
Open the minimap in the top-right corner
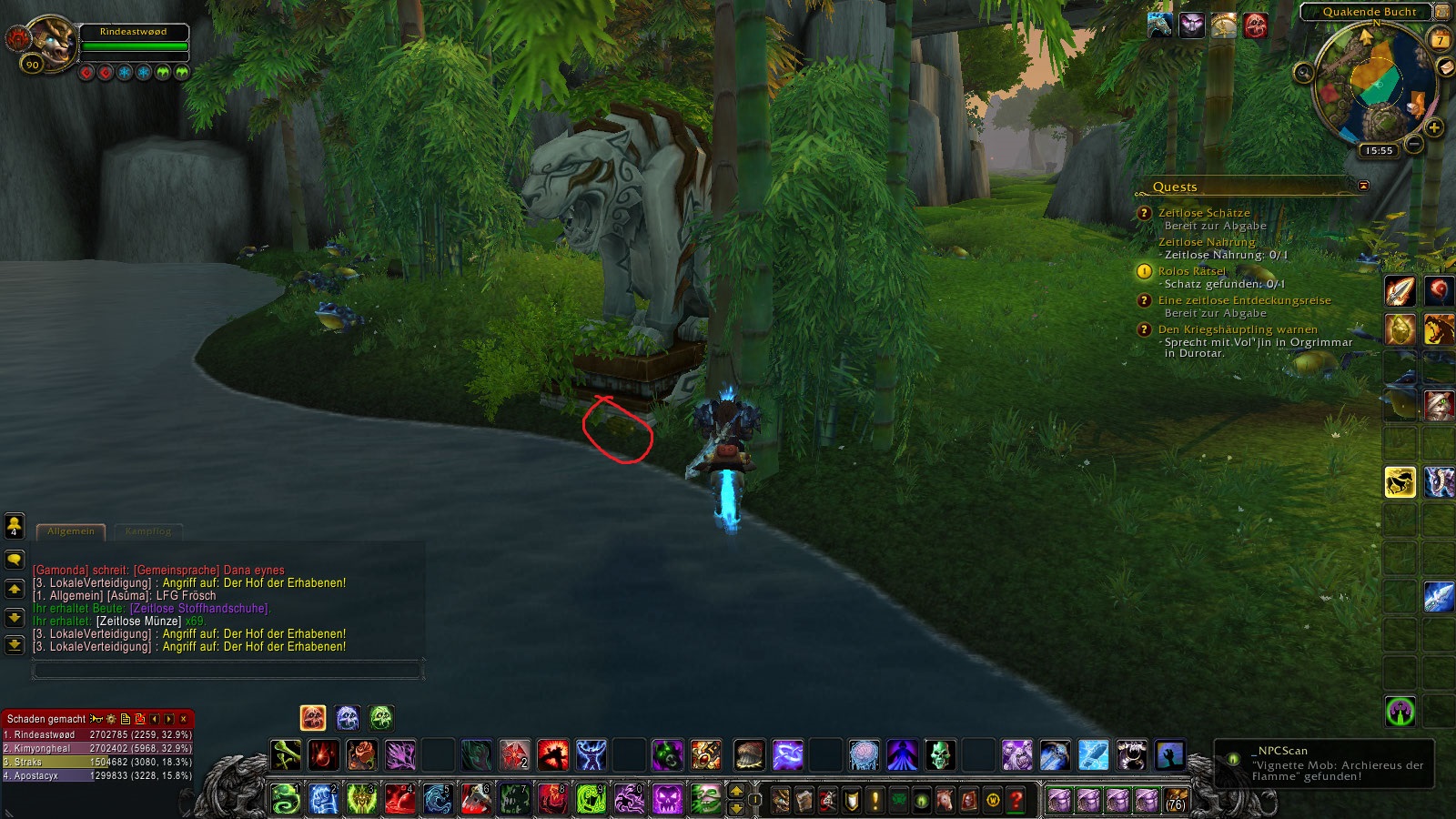coord(1375,82)
